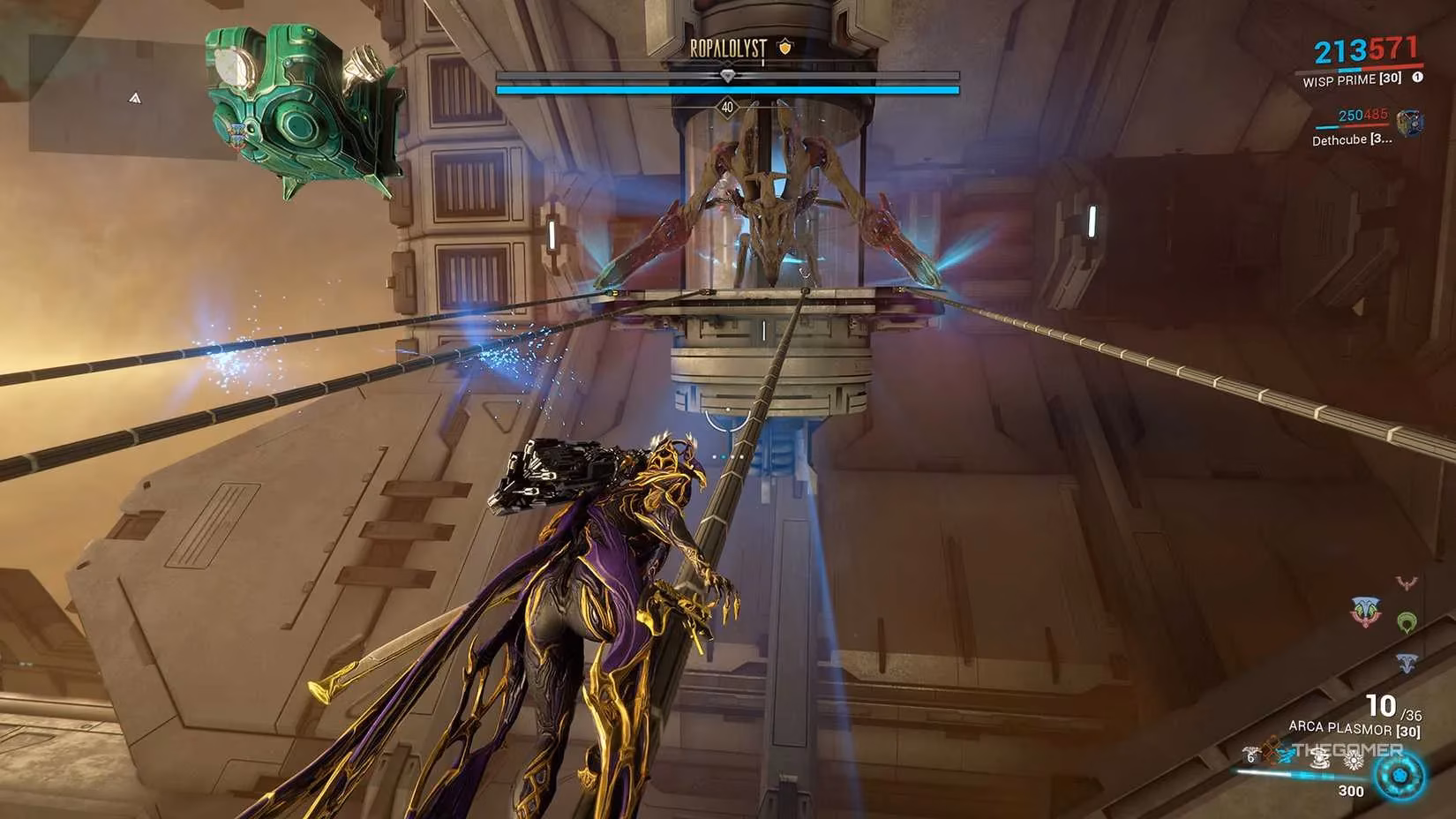
Task: Select the green pod buff icon on right
Action: [1407, 620]
